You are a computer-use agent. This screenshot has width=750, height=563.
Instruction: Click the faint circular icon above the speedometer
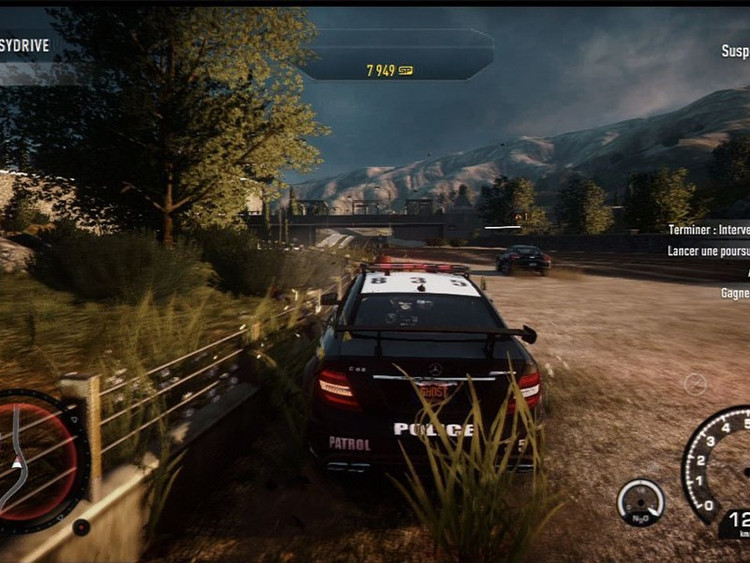tap(695, 384)
